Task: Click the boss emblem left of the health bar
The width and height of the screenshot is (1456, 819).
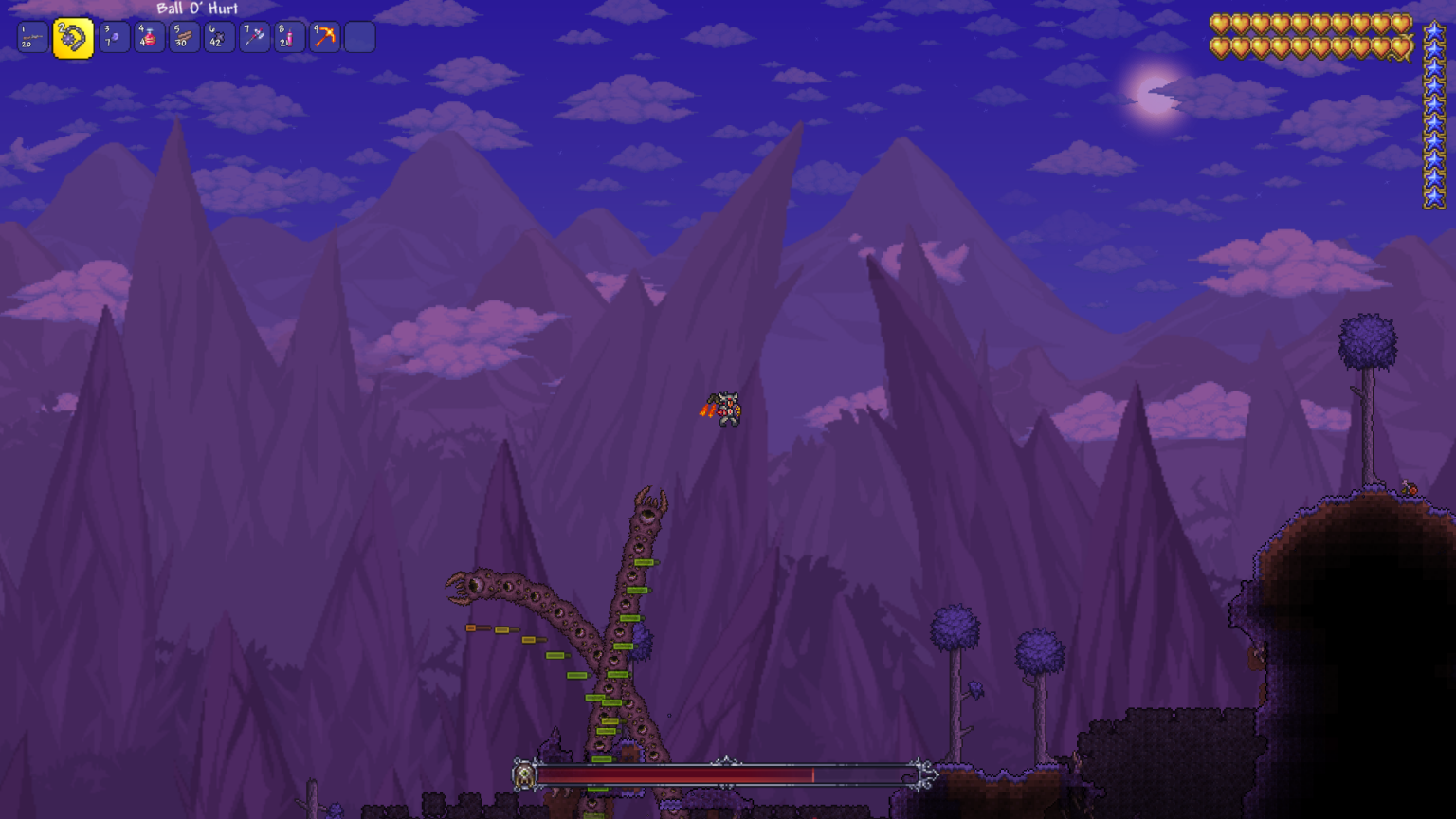Action: pyautogui.click(x=524, y=775)
